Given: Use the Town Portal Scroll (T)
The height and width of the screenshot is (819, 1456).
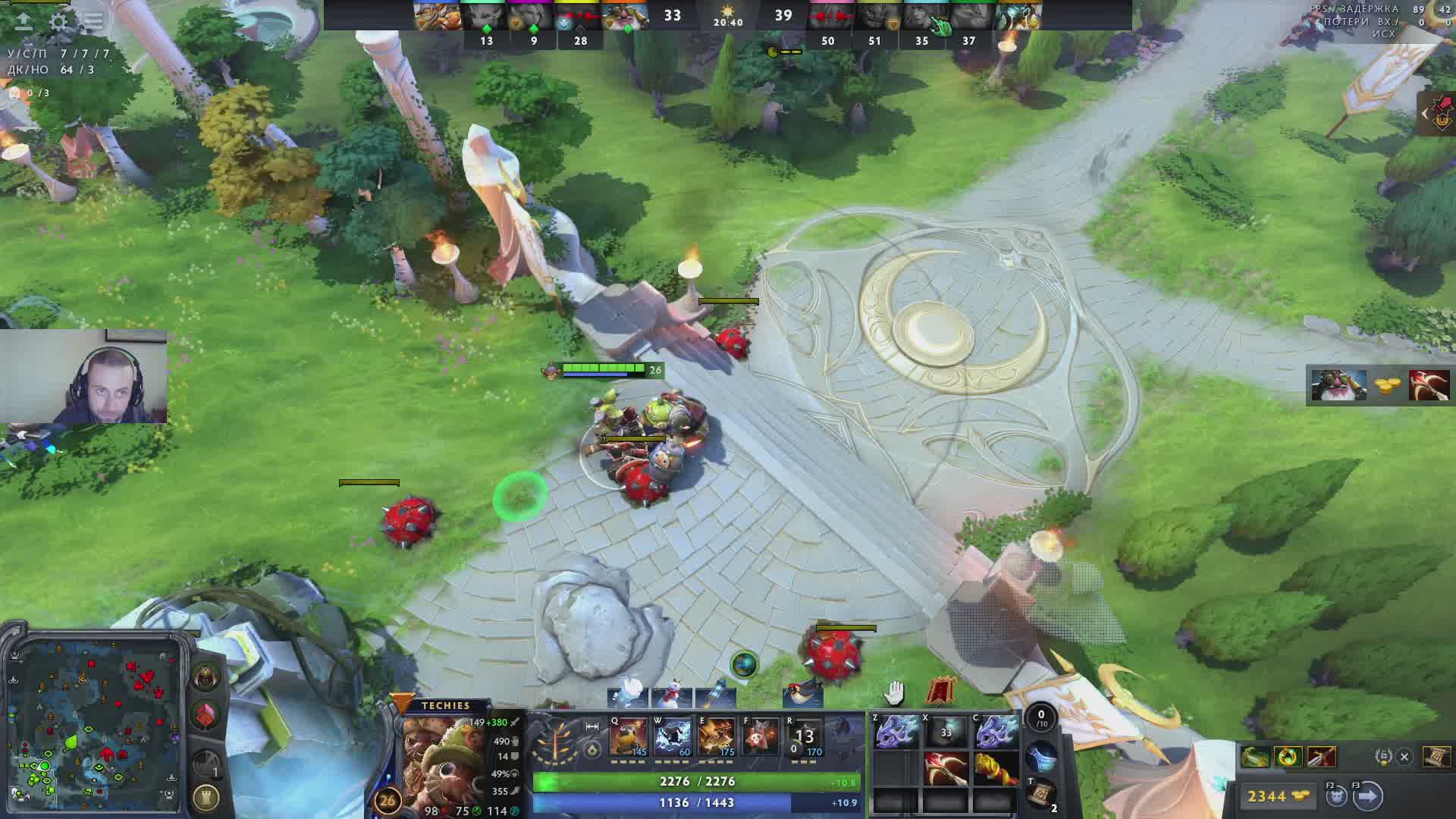Looking at the screenshot, I should [x=1042, y=792].
